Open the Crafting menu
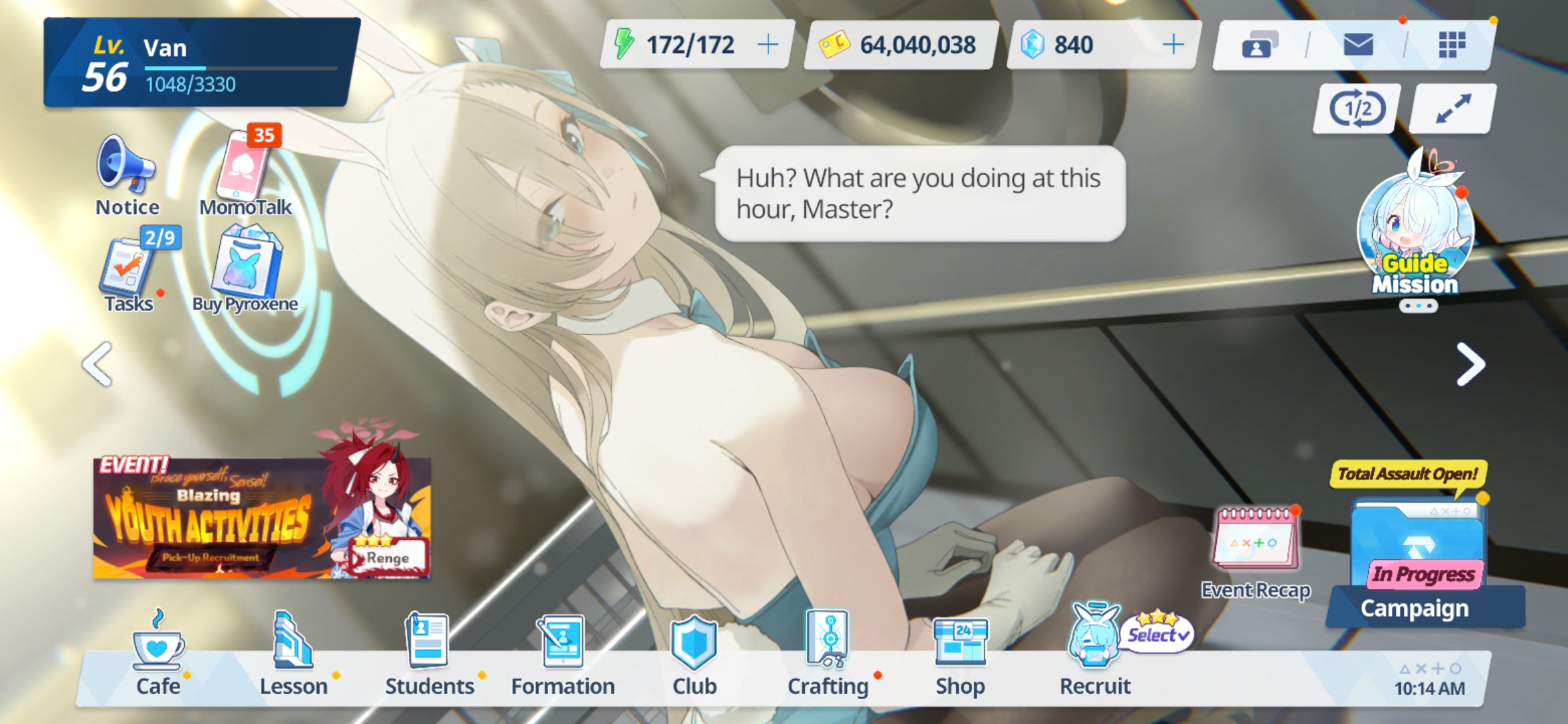 tap(828, 654)
